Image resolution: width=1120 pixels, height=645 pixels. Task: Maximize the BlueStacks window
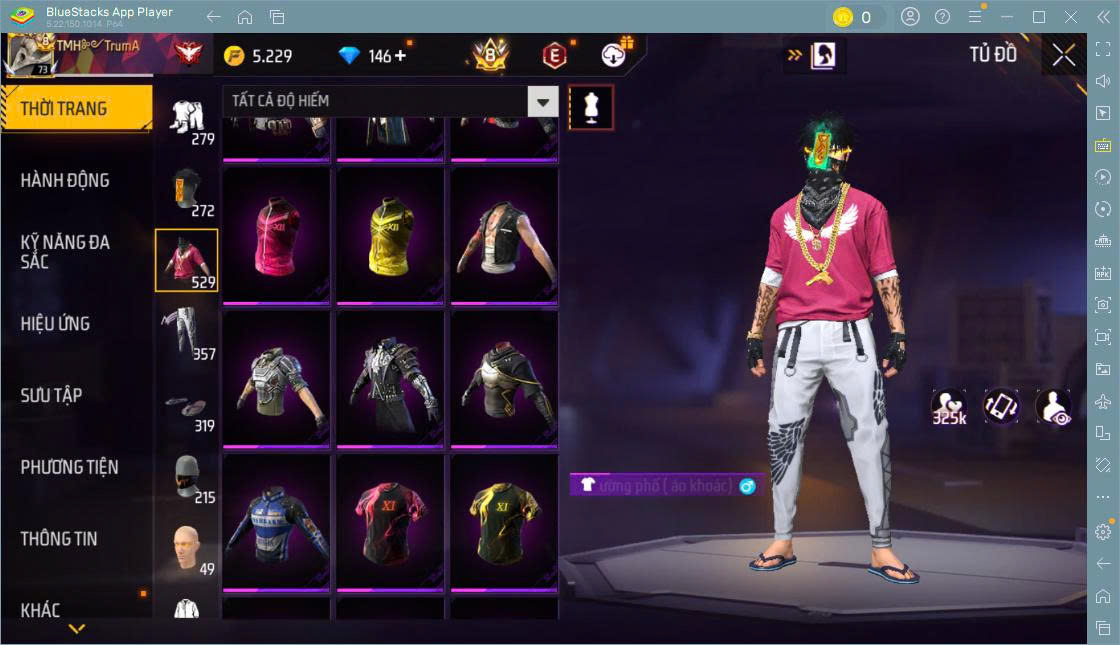(x=1039, y=17)
